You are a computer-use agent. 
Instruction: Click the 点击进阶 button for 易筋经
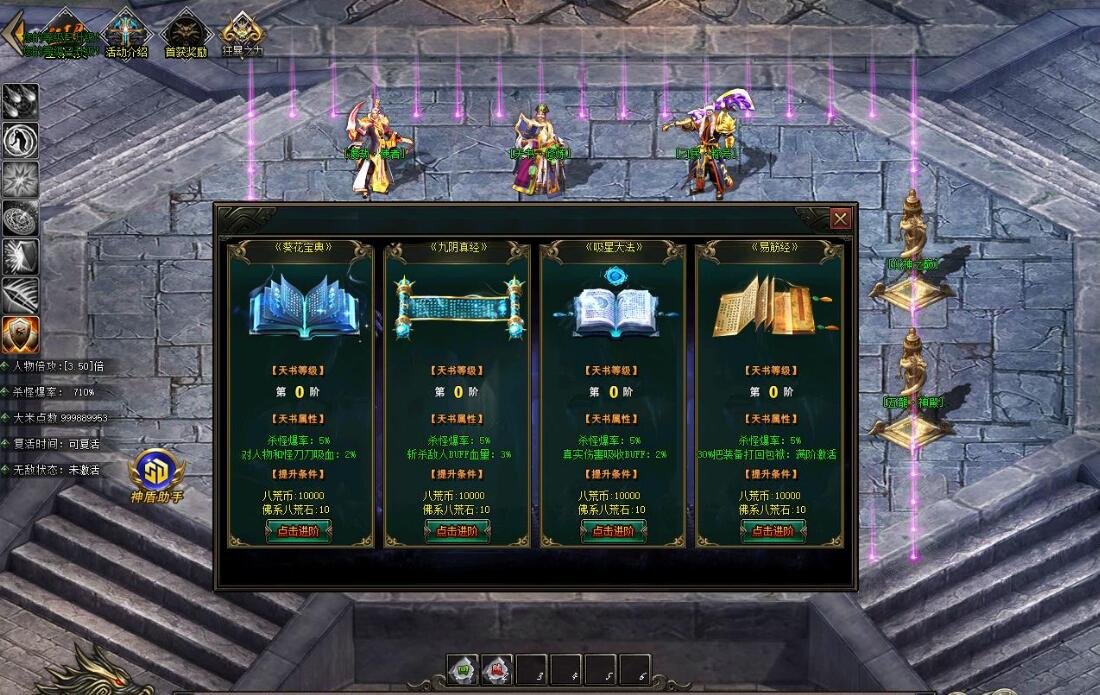click(773, 531)
